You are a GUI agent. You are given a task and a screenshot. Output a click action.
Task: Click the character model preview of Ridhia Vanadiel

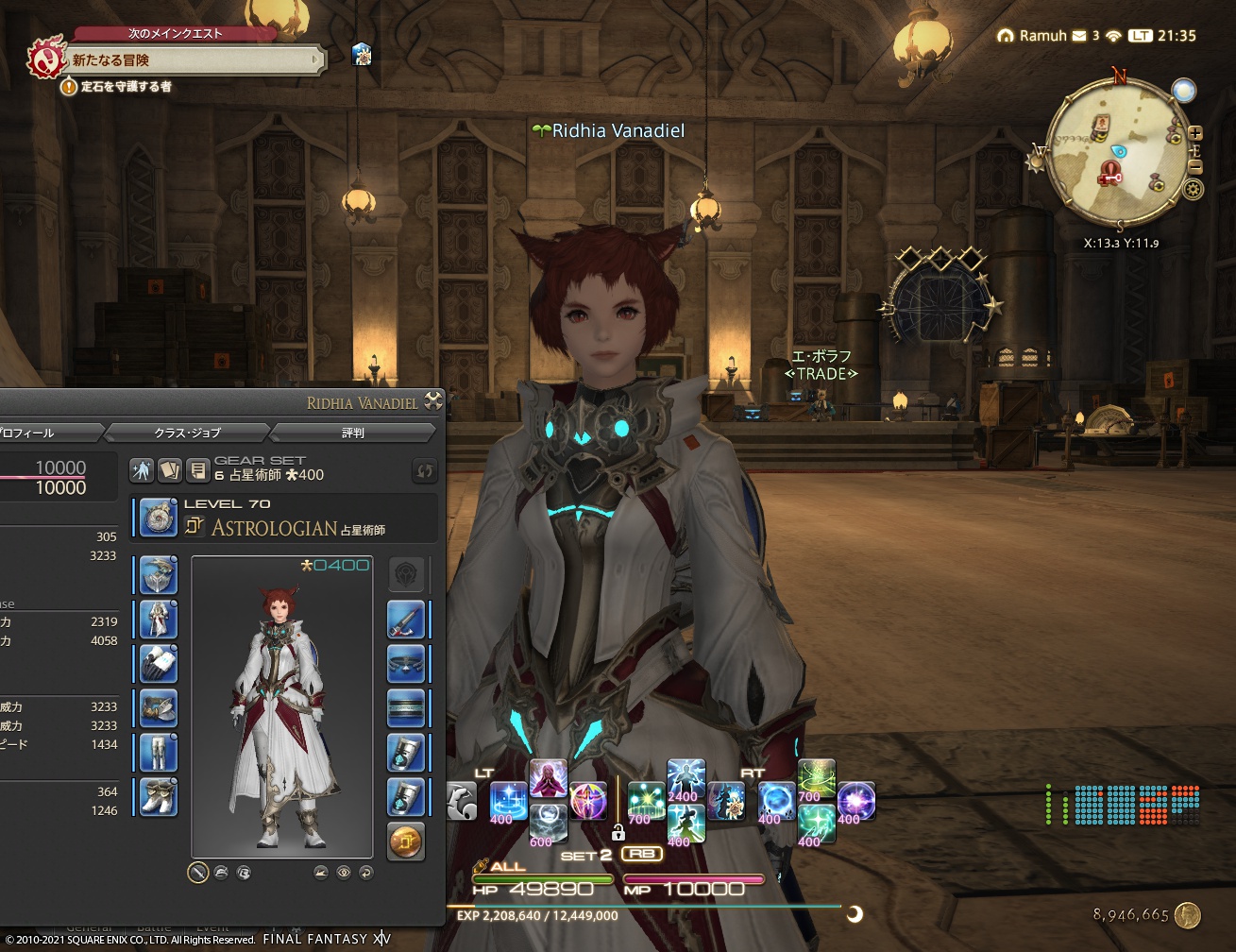(280, 708)
